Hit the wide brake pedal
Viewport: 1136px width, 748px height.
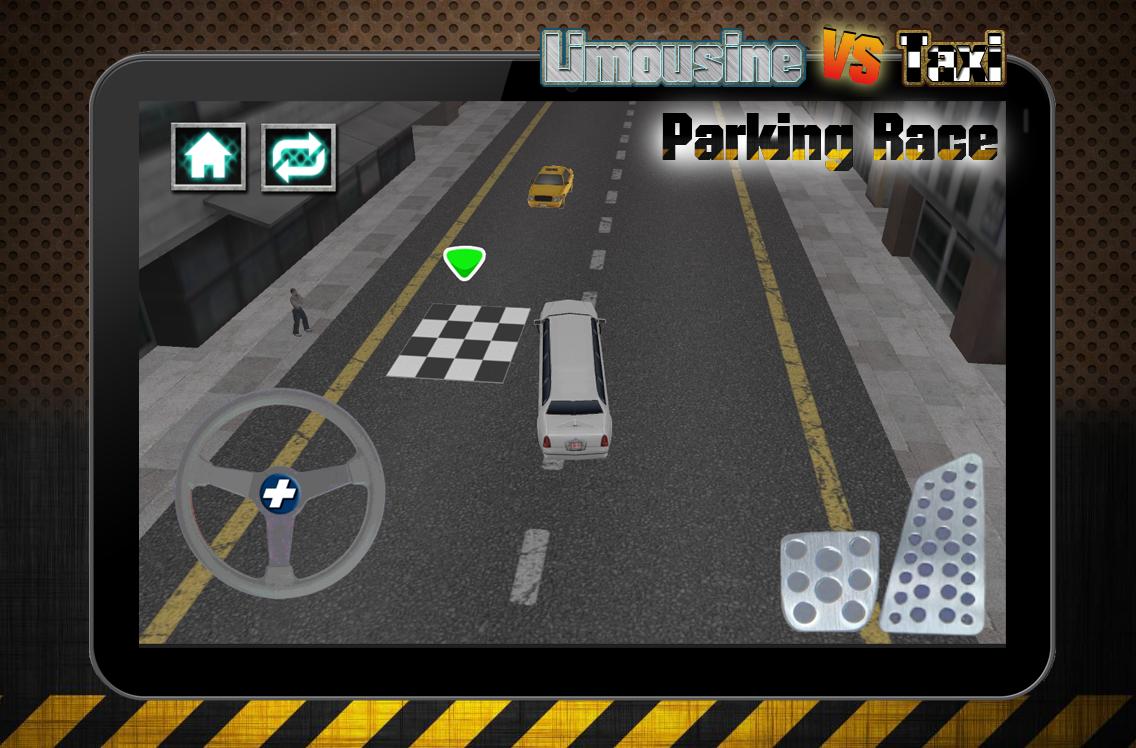(x=828, y=581)
